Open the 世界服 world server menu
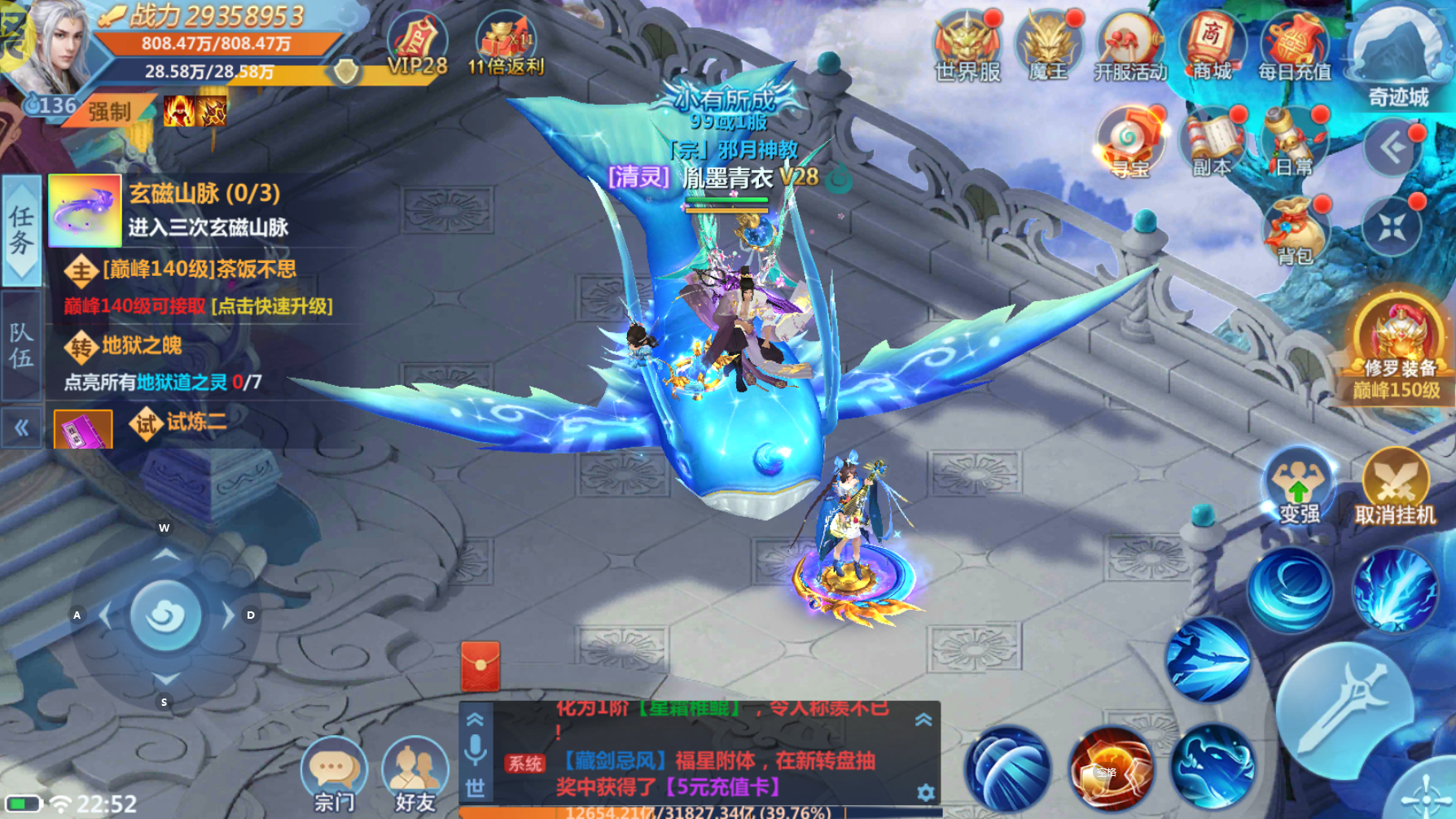1456x819 pixels. click(967, 45)
